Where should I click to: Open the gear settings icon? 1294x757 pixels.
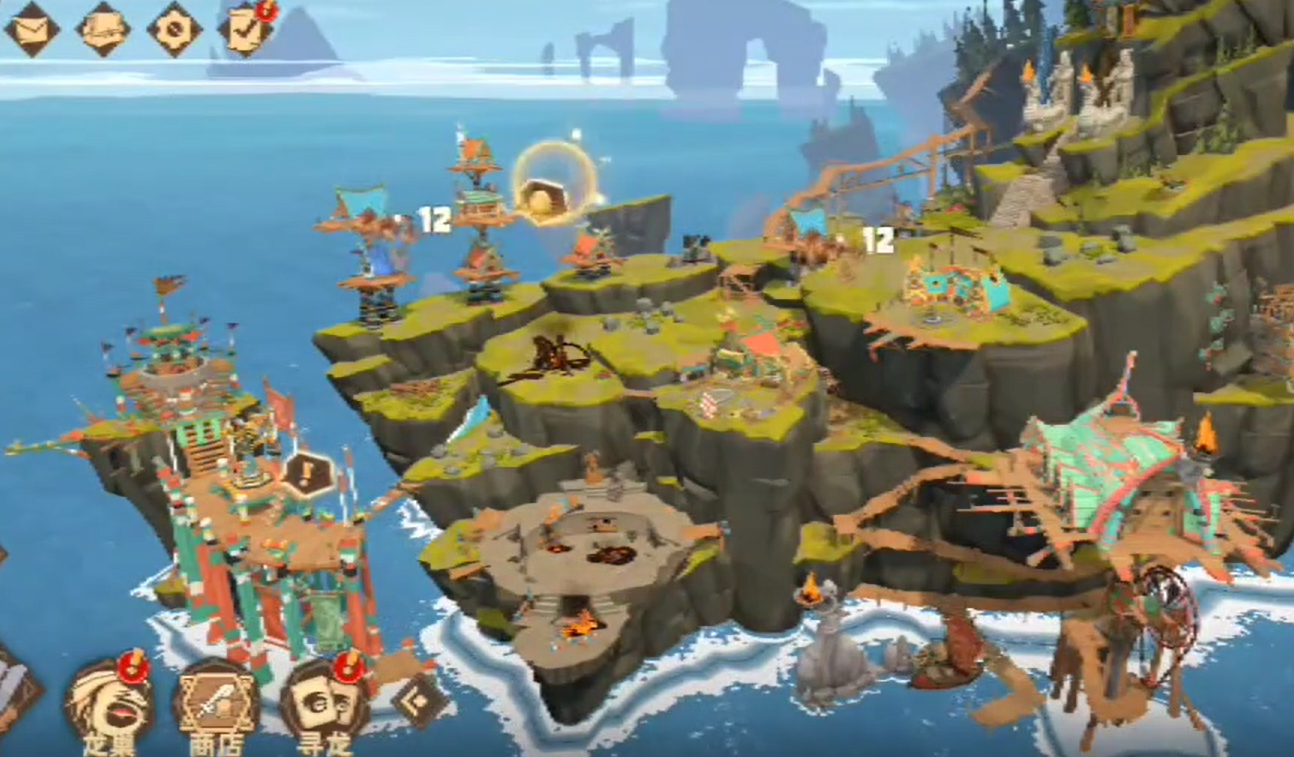174,29
